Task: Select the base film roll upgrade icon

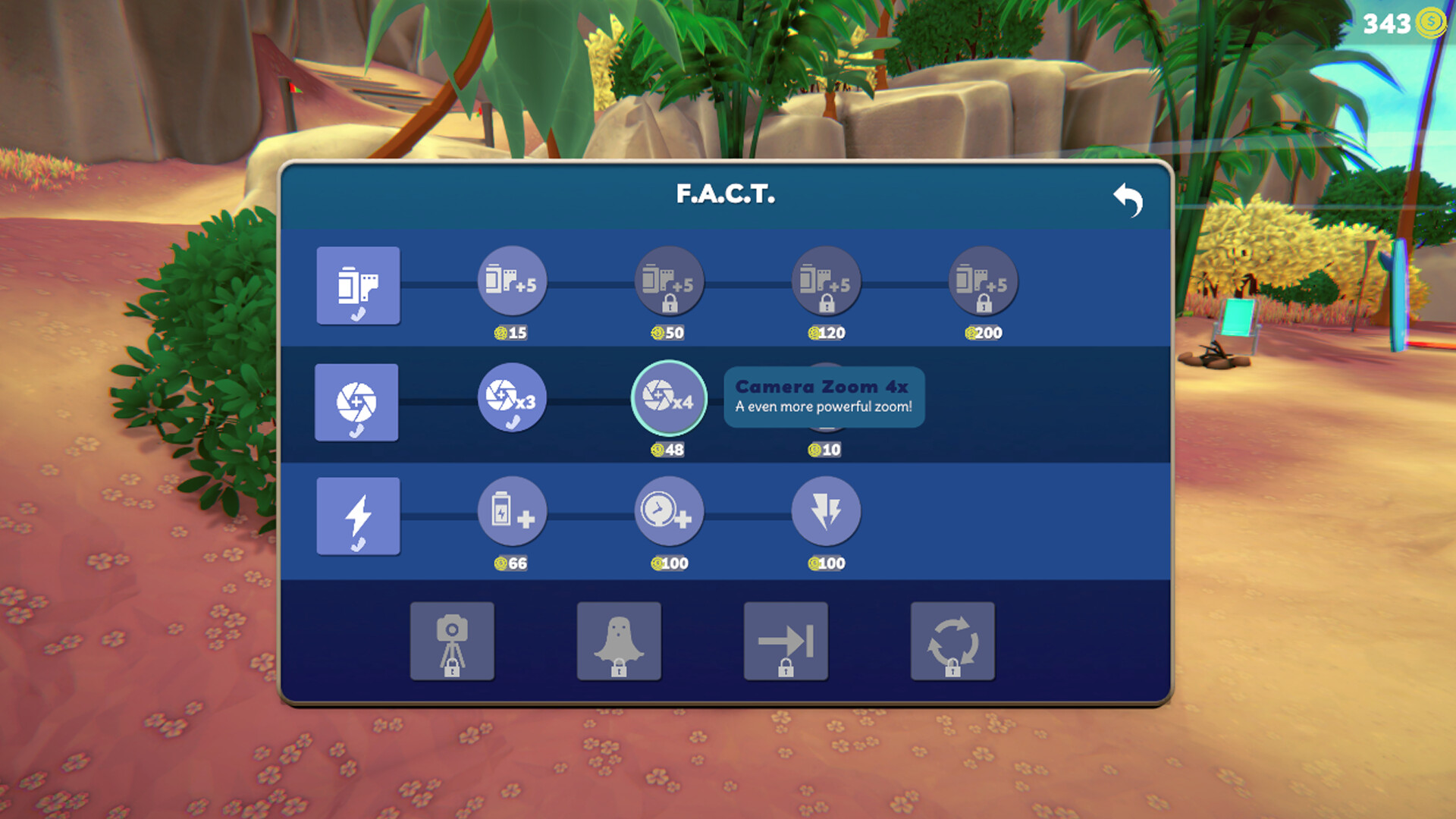Action: [357, 286]
